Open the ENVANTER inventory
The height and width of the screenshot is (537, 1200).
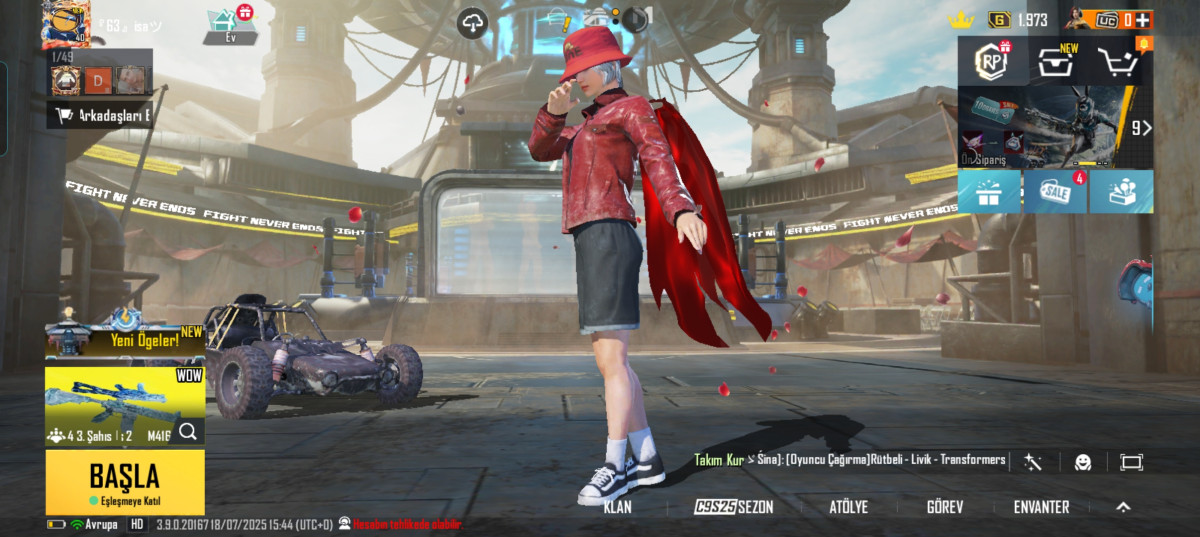pos(1041,507)
